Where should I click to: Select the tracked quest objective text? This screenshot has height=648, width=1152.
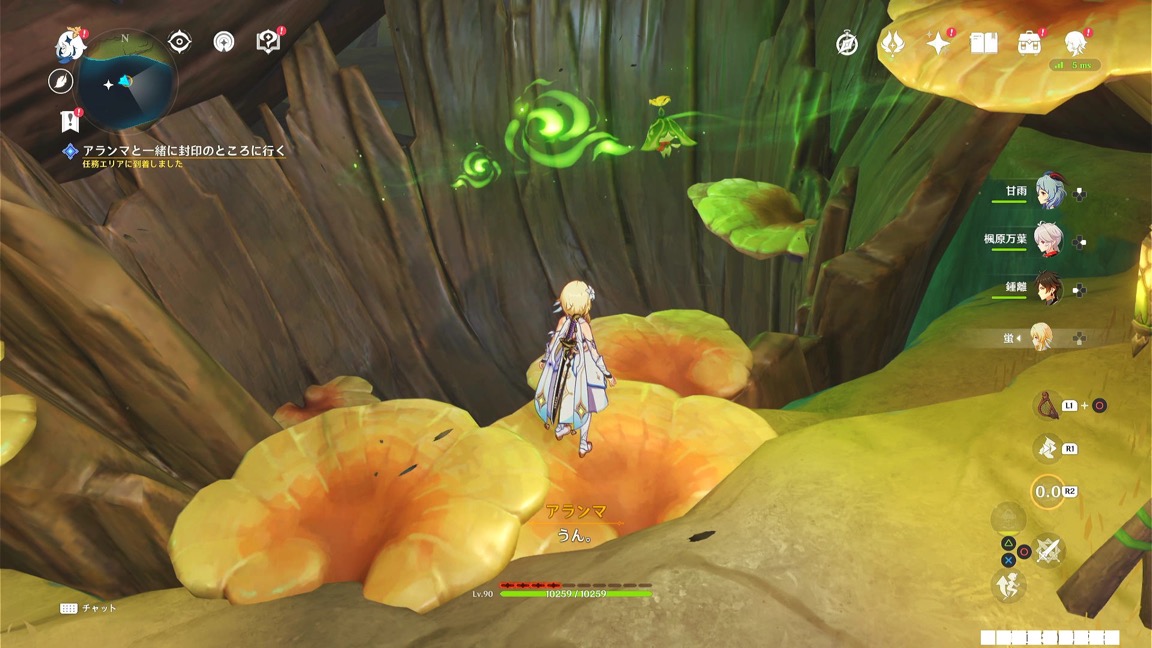click(185, 151)
